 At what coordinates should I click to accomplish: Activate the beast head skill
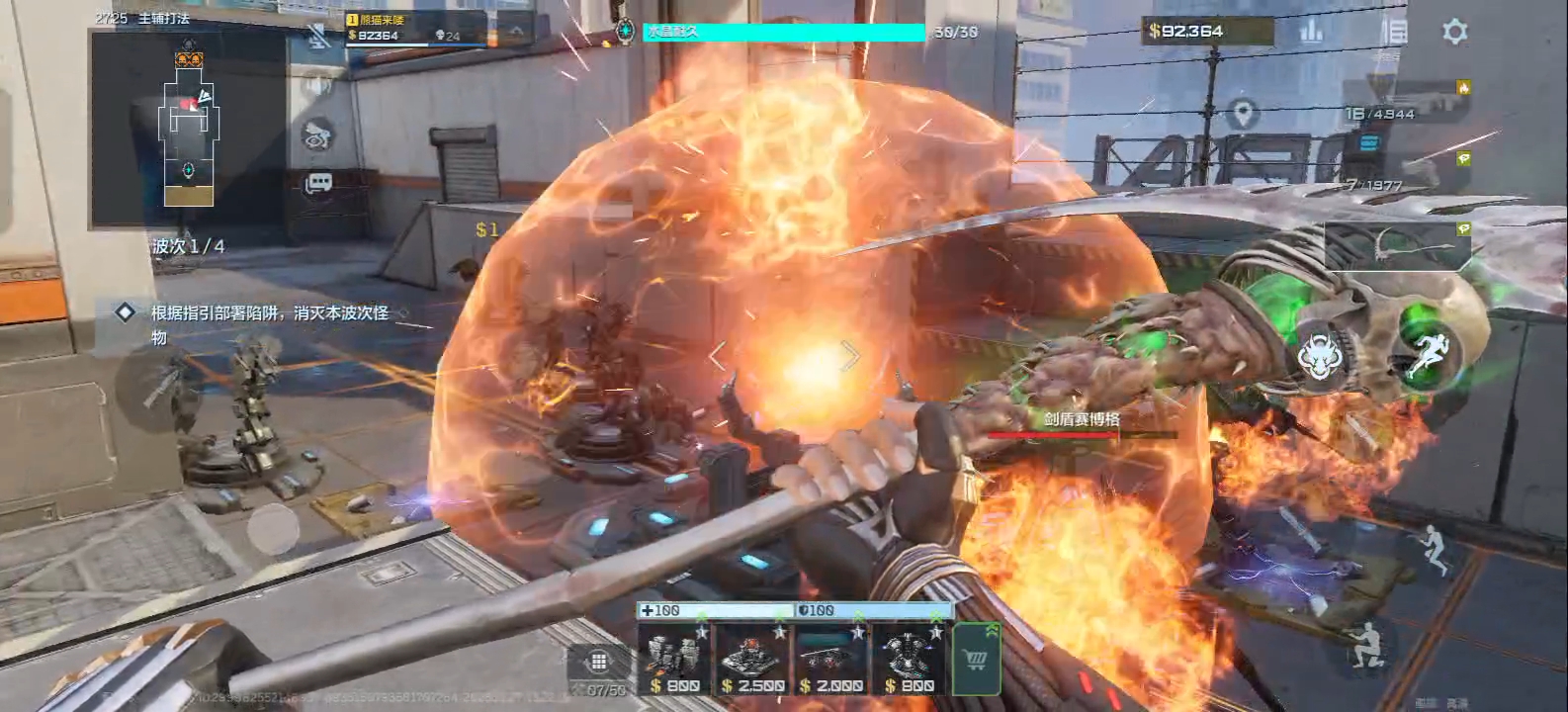click(x=1319, y=358)
